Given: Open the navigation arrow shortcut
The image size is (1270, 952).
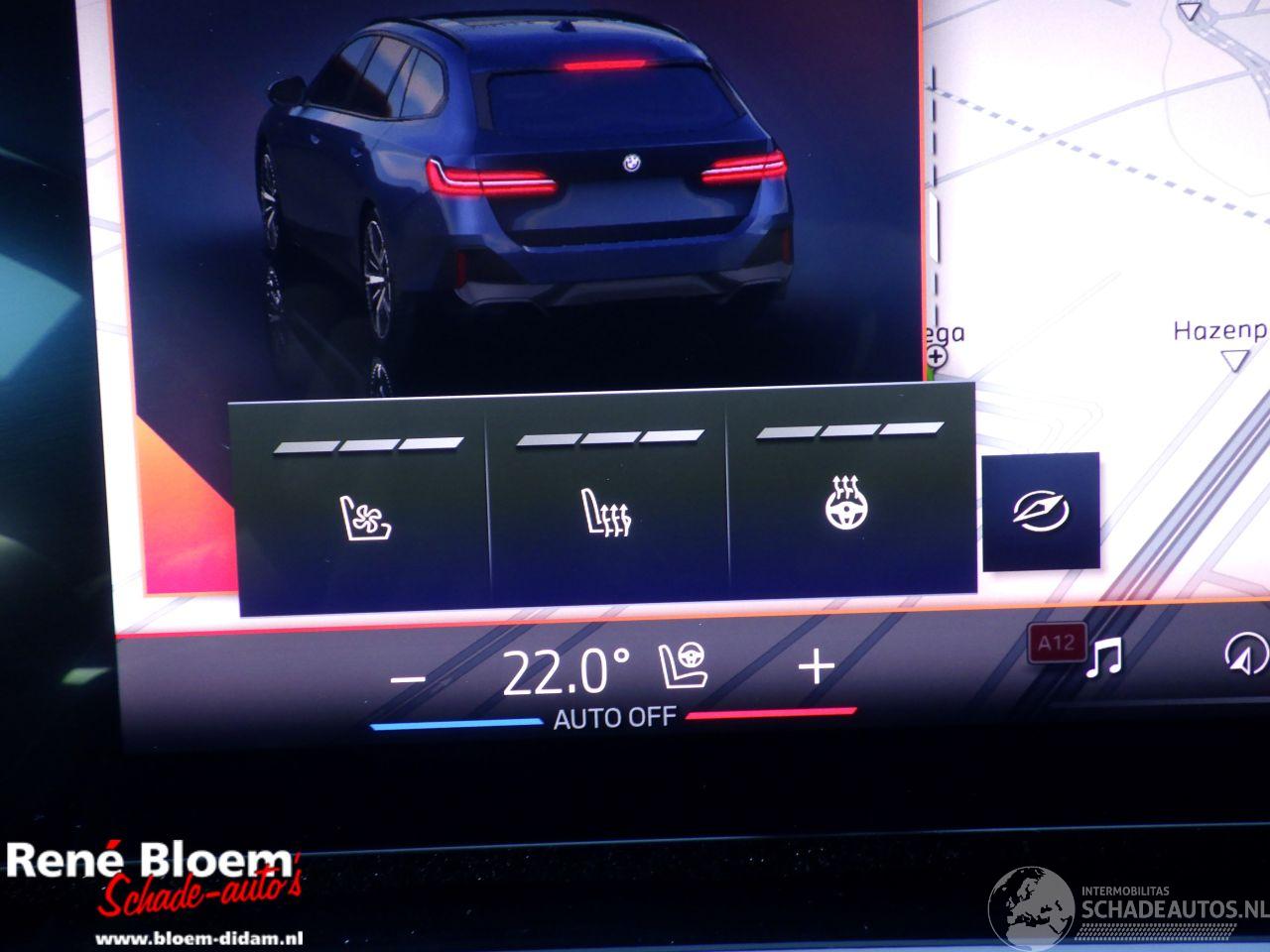Looking at the screenshot, I should pyautogui.click(x=1246, y=654).
